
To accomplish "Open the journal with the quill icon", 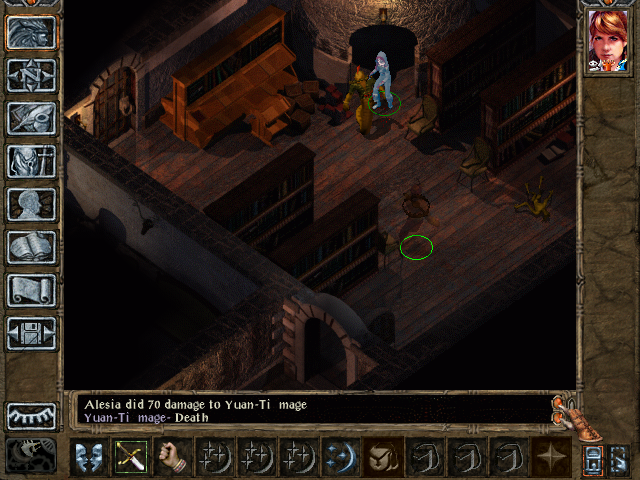I will click(31, 118).
